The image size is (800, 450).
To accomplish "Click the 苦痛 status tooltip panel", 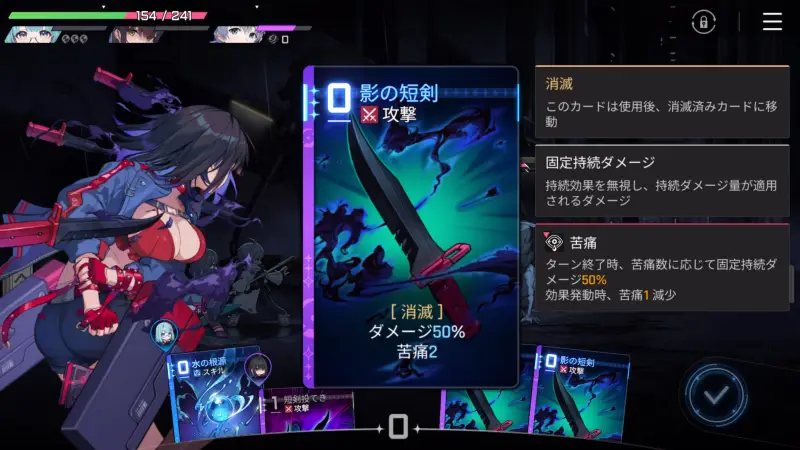I will point(661,267).
